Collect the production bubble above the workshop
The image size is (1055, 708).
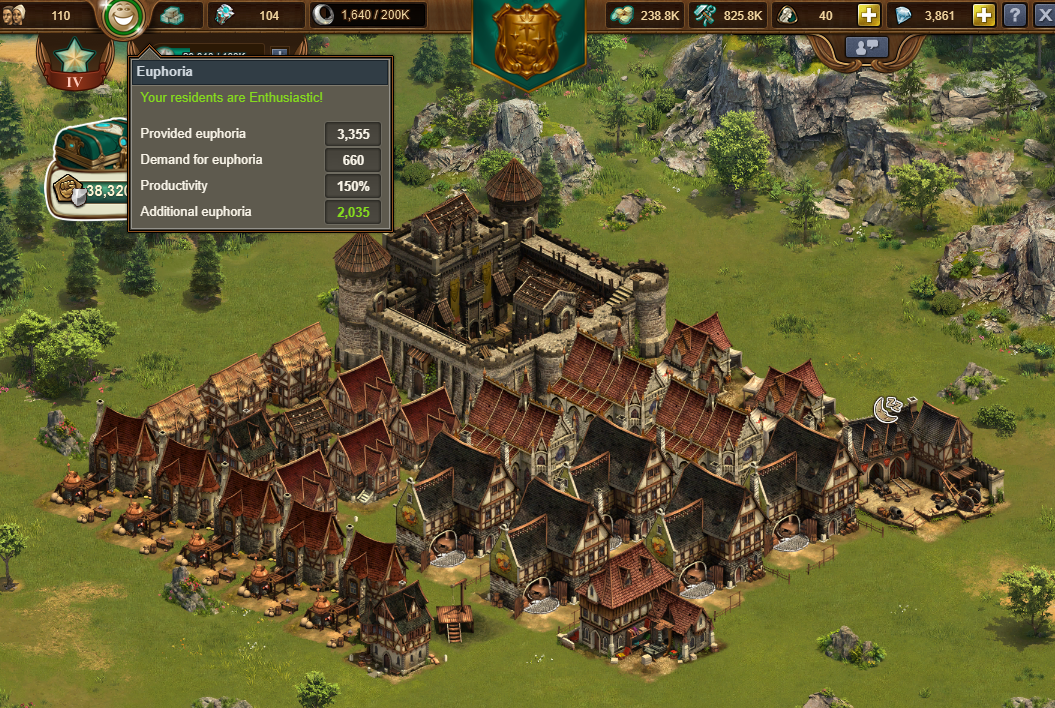pyautogui.click(x=887, y=408)
